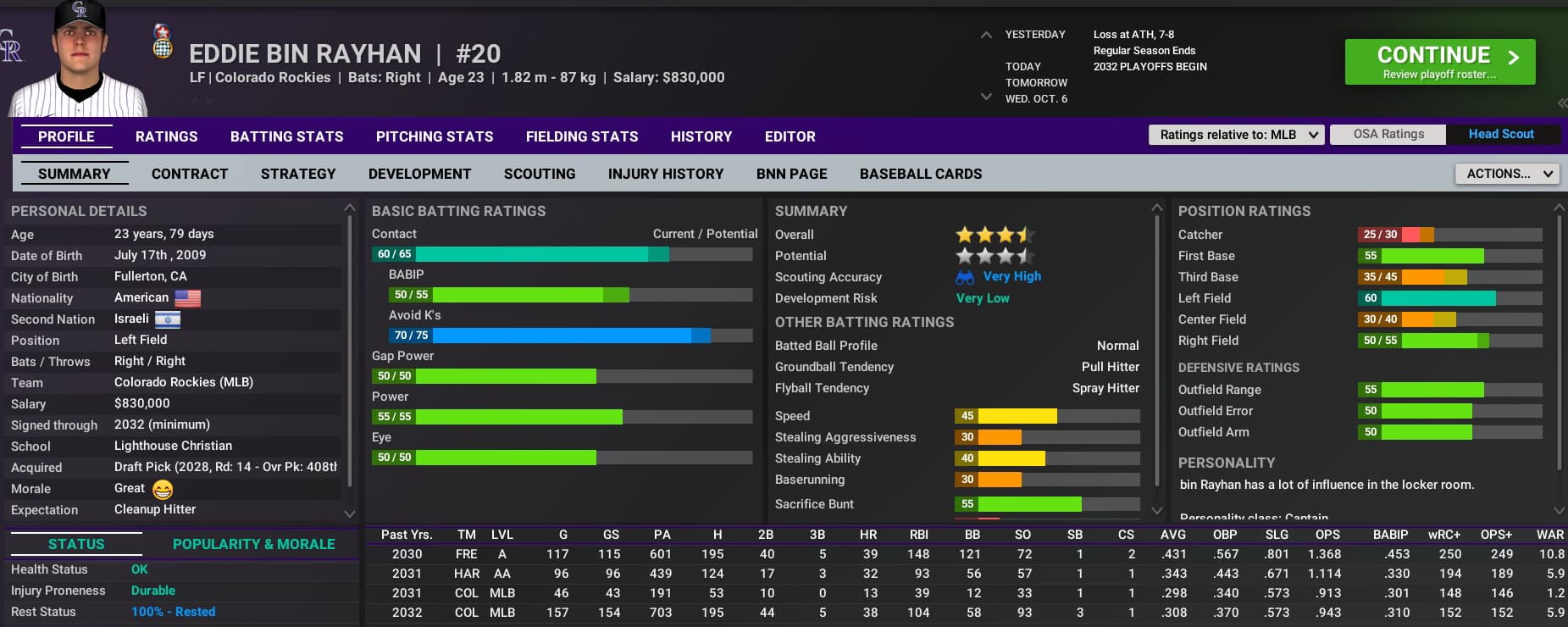The height and width of the screenshot is (627, 1568).
Task: Expand the Actions dropdown menu
Action: [1507, 174]
